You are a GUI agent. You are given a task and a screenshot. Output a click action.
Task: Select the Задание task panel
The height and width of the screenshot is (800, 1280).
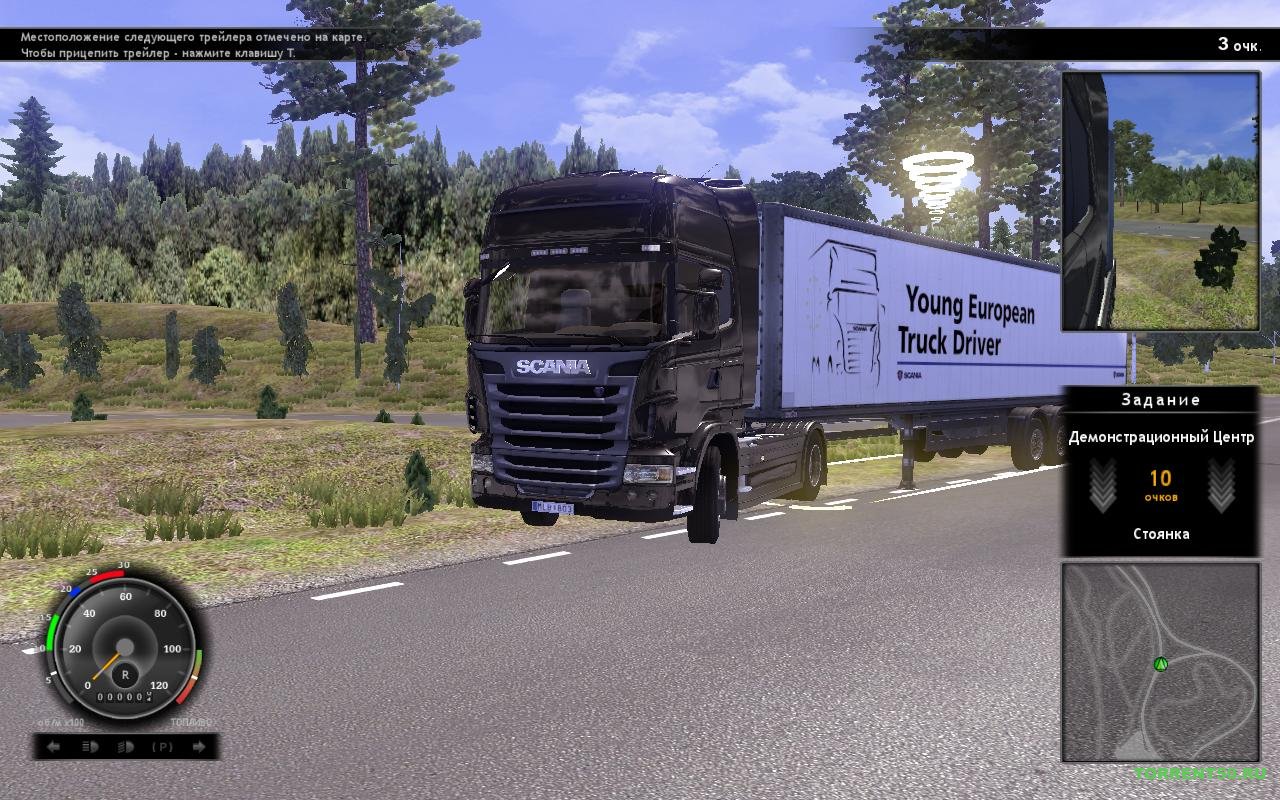point(1160,470)
